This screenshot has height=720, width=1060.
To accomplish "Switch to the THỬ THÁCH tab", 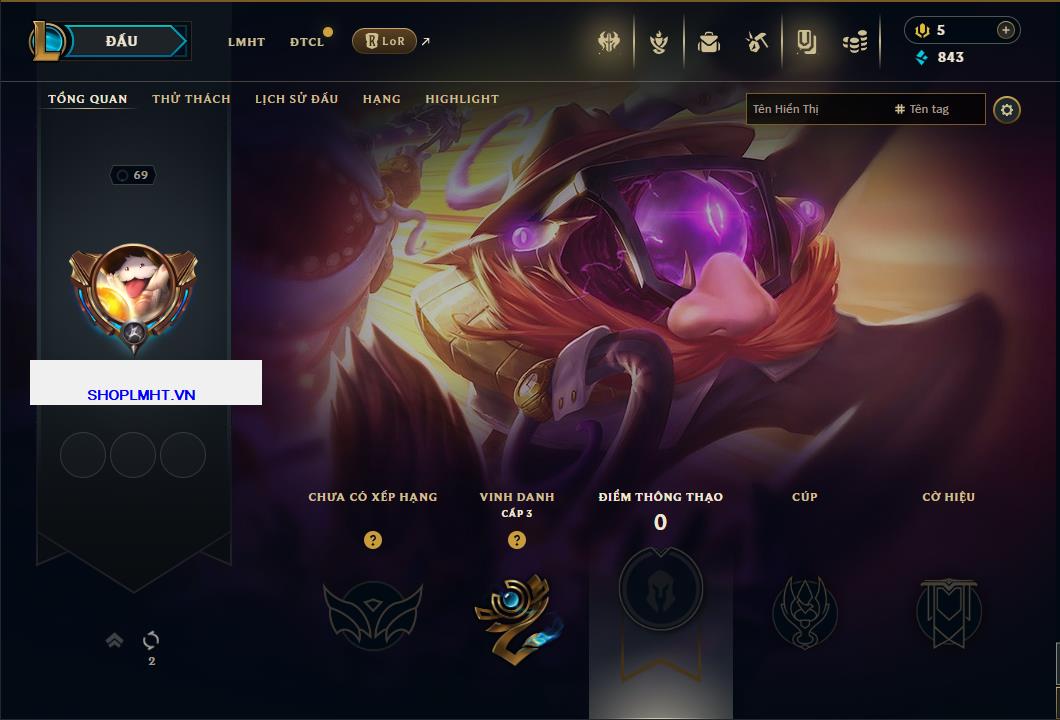I will tap(191, 99).
